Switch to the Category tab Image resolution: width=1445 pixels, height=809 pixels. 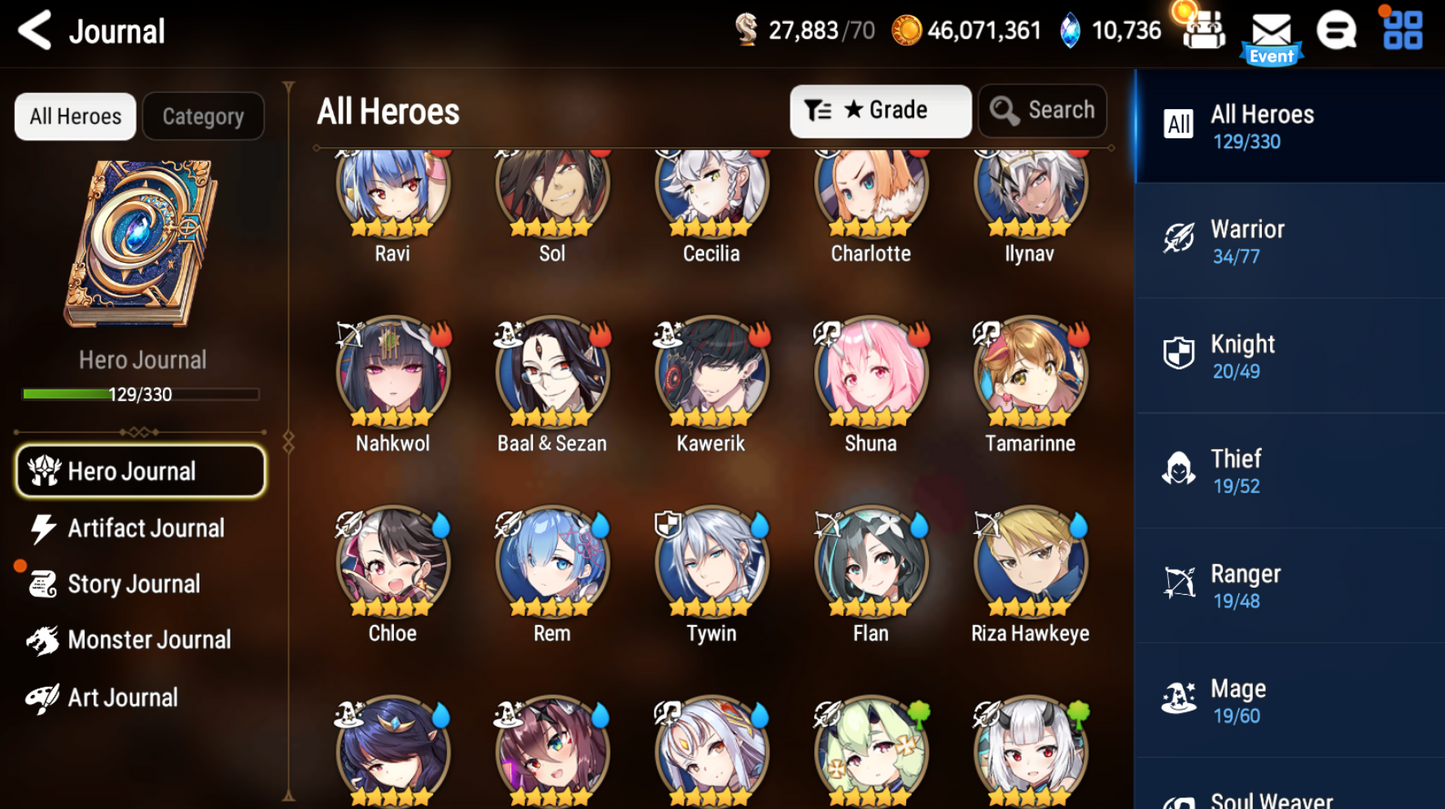click(x=203, y=116)
